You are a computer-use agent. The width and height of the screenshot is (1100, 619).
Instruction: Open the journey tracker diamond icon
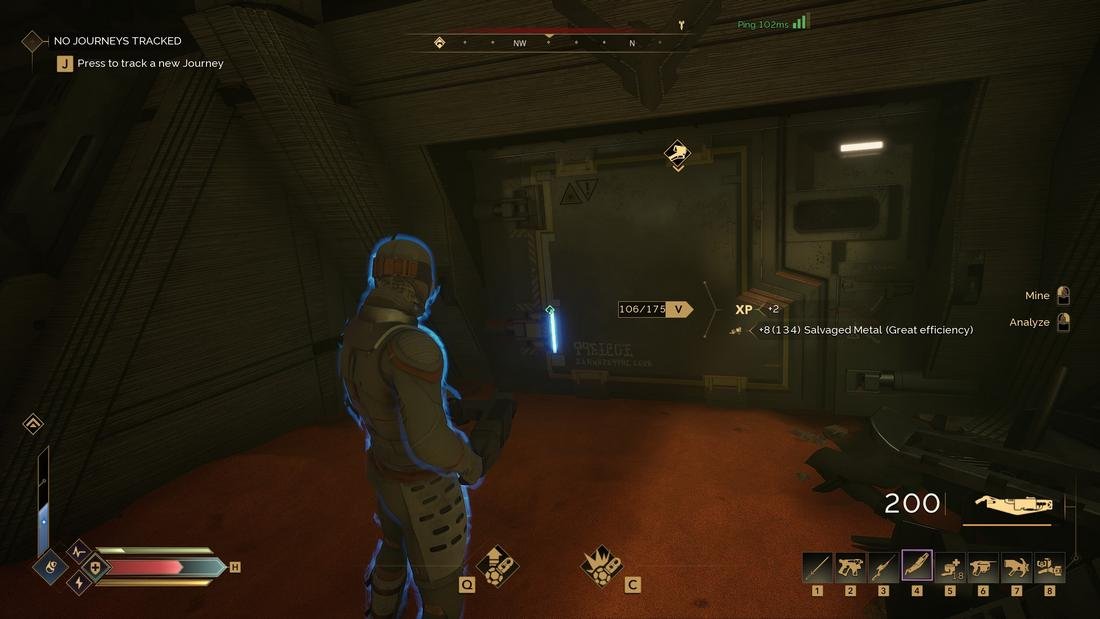coord(33,41)
